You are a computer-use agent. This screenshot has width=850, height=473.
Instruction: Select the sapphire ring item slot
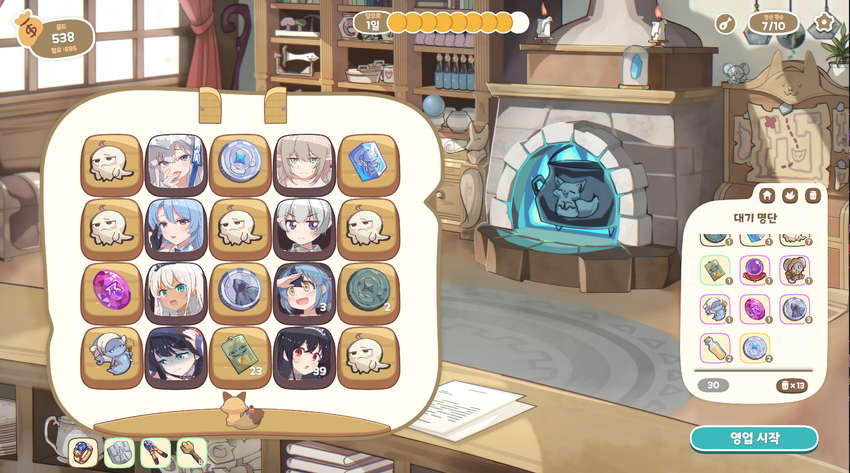click(x=83, y=452)
